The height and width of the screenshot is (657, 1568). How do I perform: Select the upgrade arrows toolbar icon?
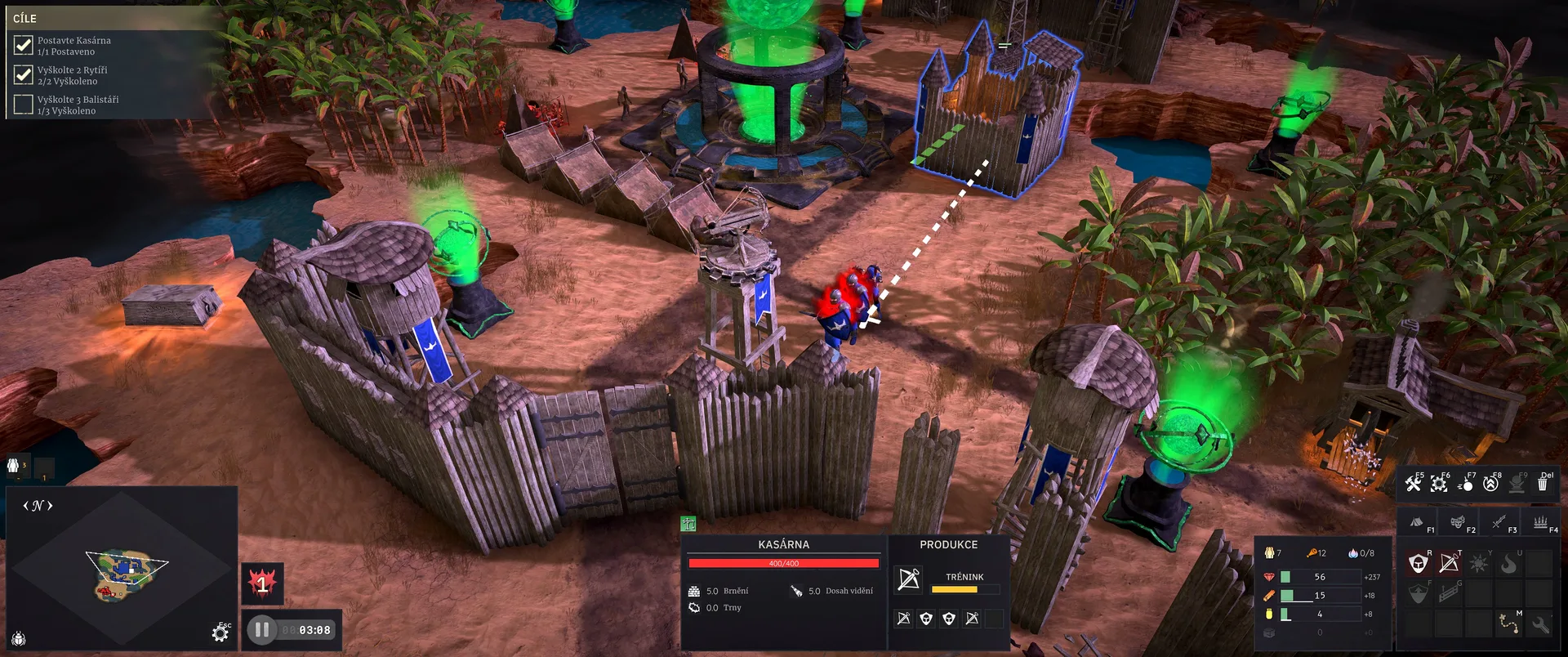(1490, 484)
